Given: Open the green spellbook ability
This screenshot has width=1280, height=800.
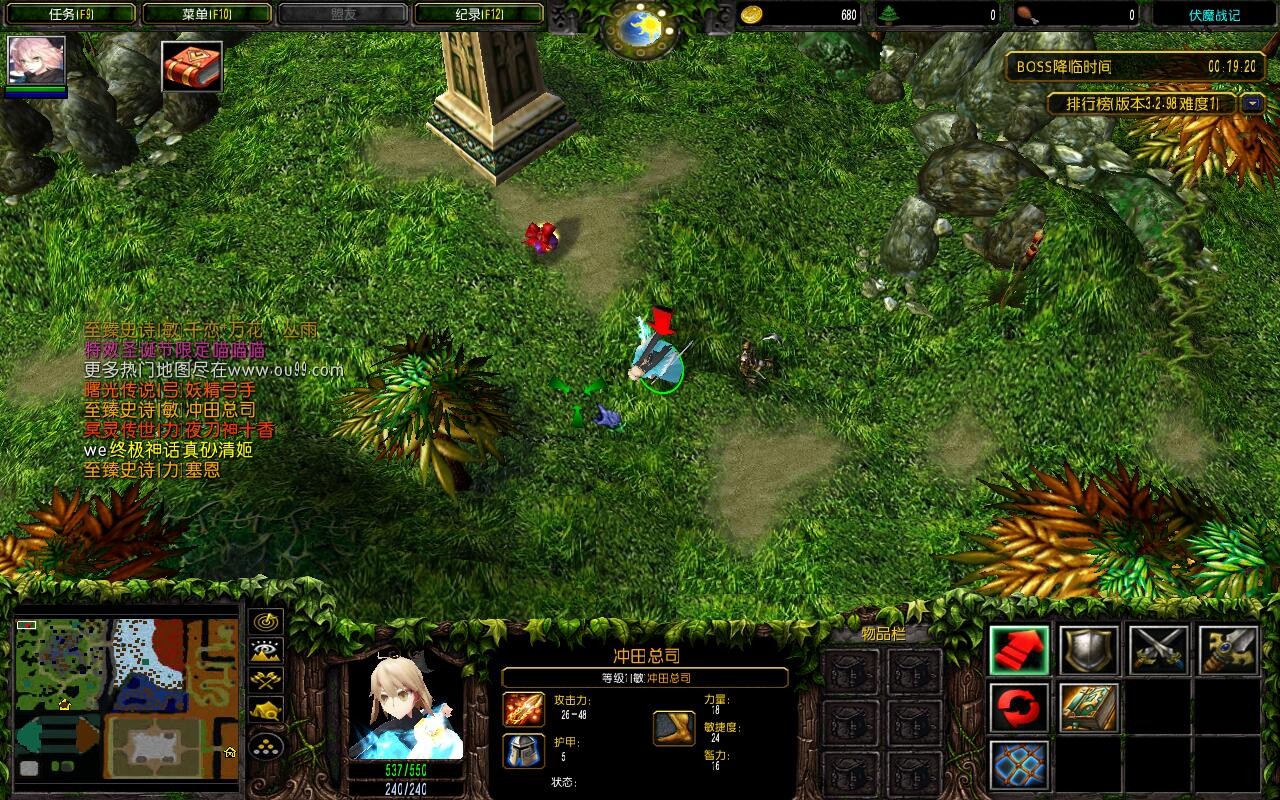Looking at the screenshot, I should (x=1089, y=708).
